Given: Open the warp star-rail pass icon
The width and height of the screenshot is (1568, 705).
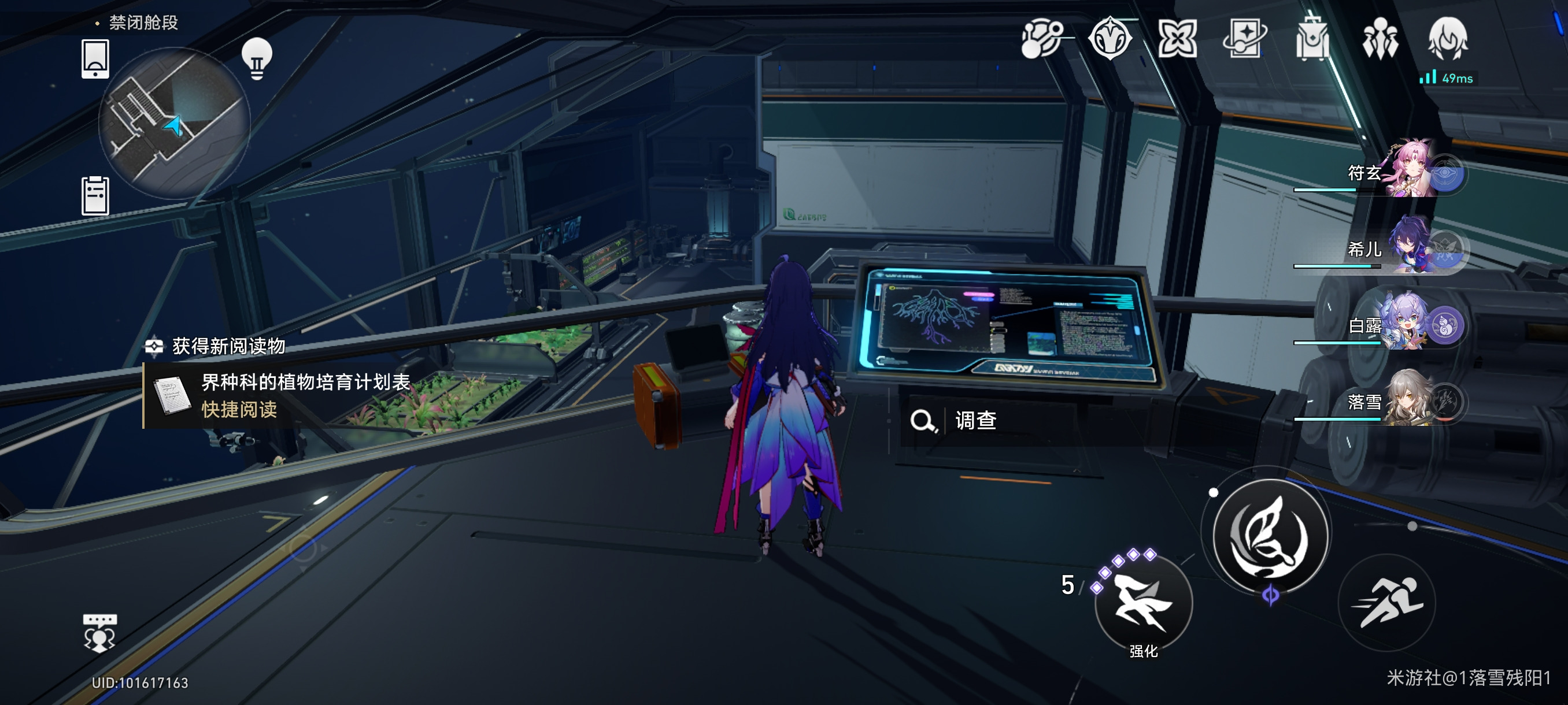Looking at the screenshot, I should 1245,39.
